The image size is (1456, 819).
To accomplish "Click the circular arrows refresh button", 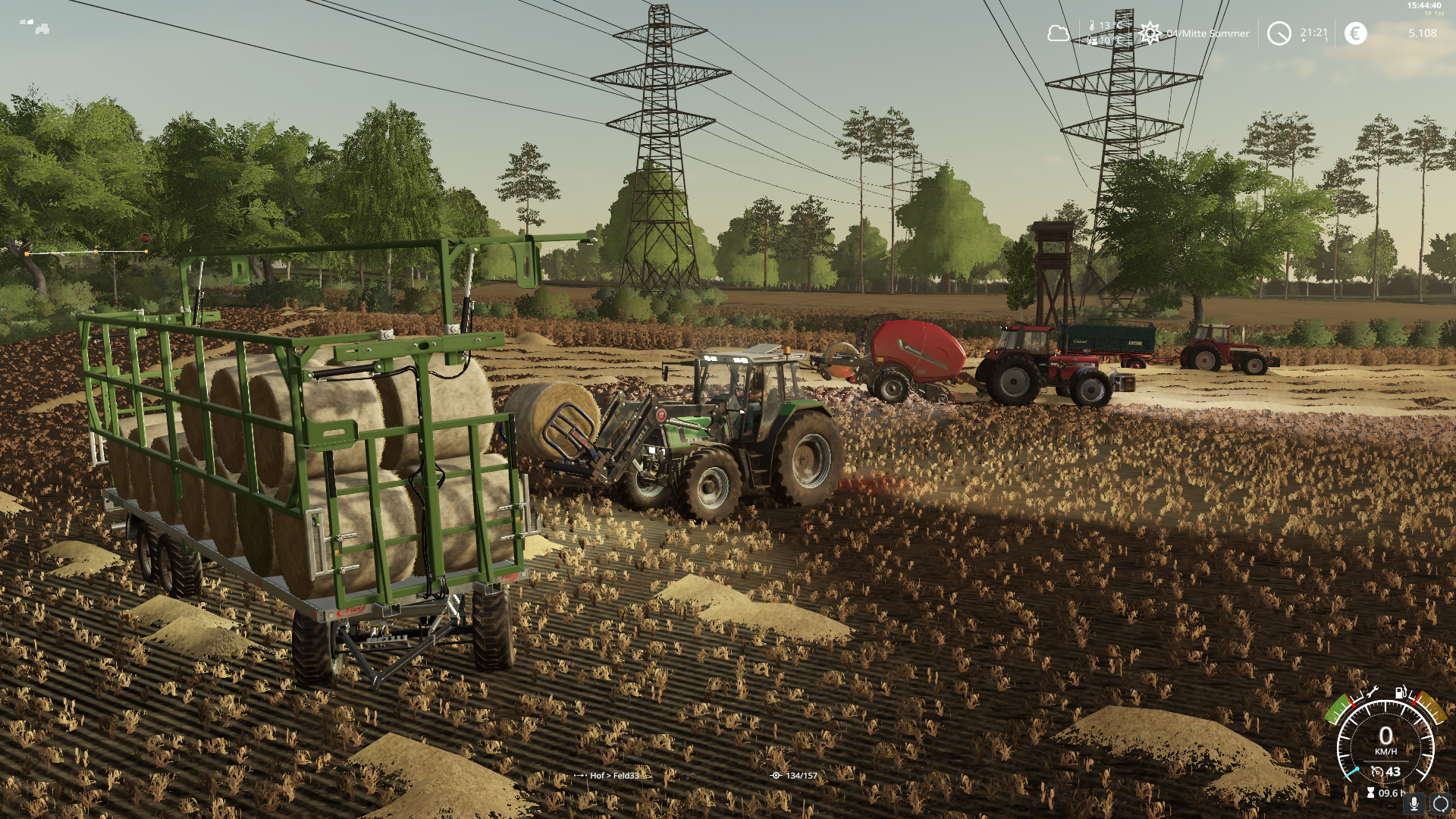I will pos(1441,805).
